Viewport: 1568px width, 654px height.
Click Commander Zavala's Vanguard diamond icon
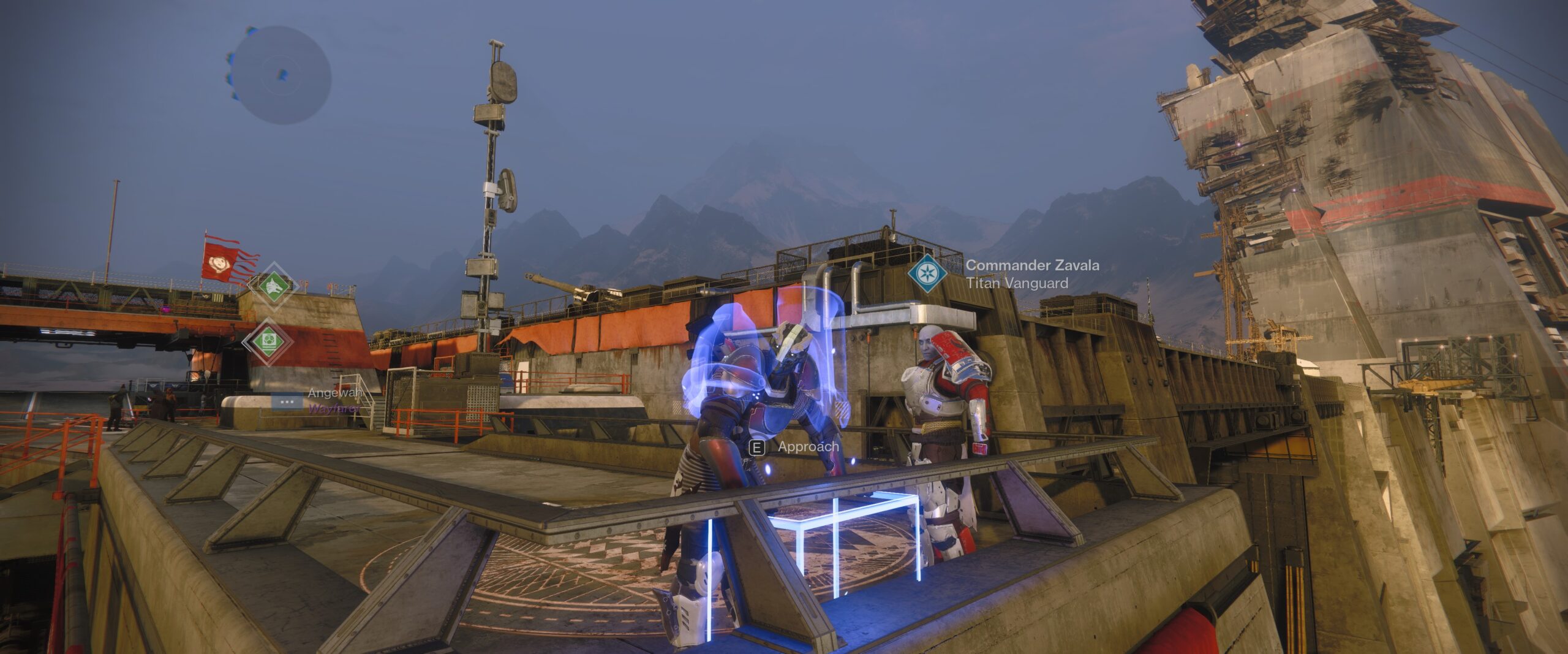927,273
